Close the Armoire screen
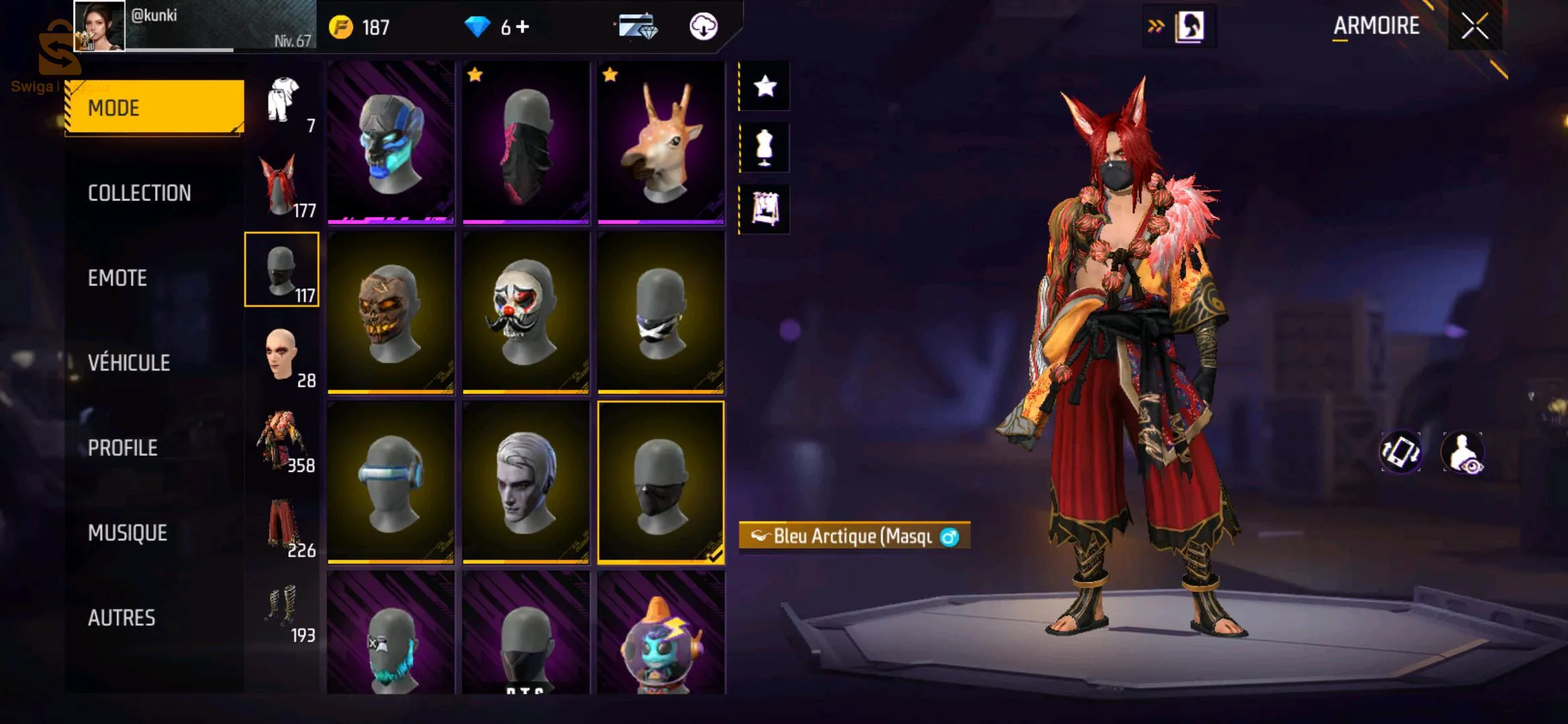 1474,27
